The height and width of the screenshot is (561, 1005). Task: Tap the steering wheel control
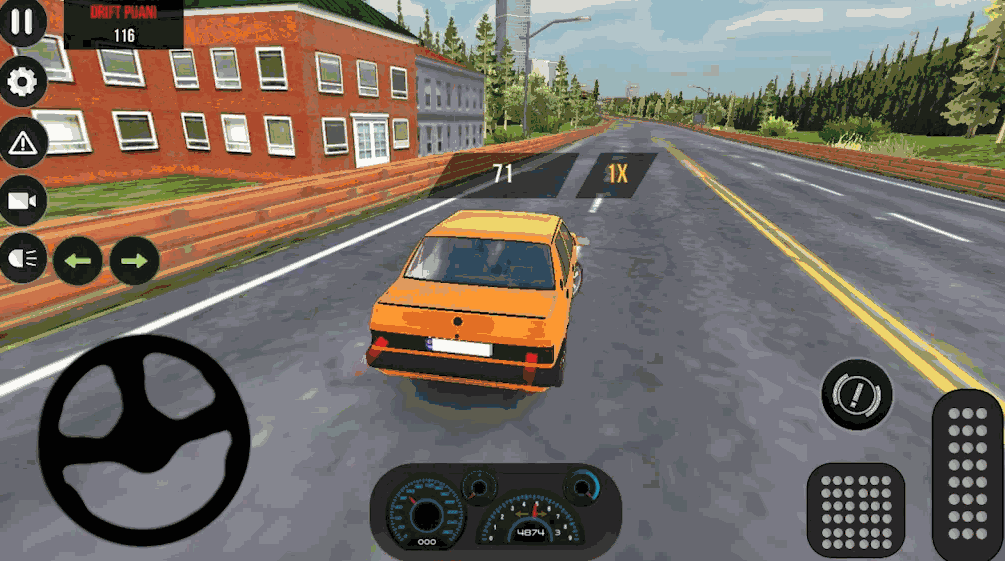point(144,440)
